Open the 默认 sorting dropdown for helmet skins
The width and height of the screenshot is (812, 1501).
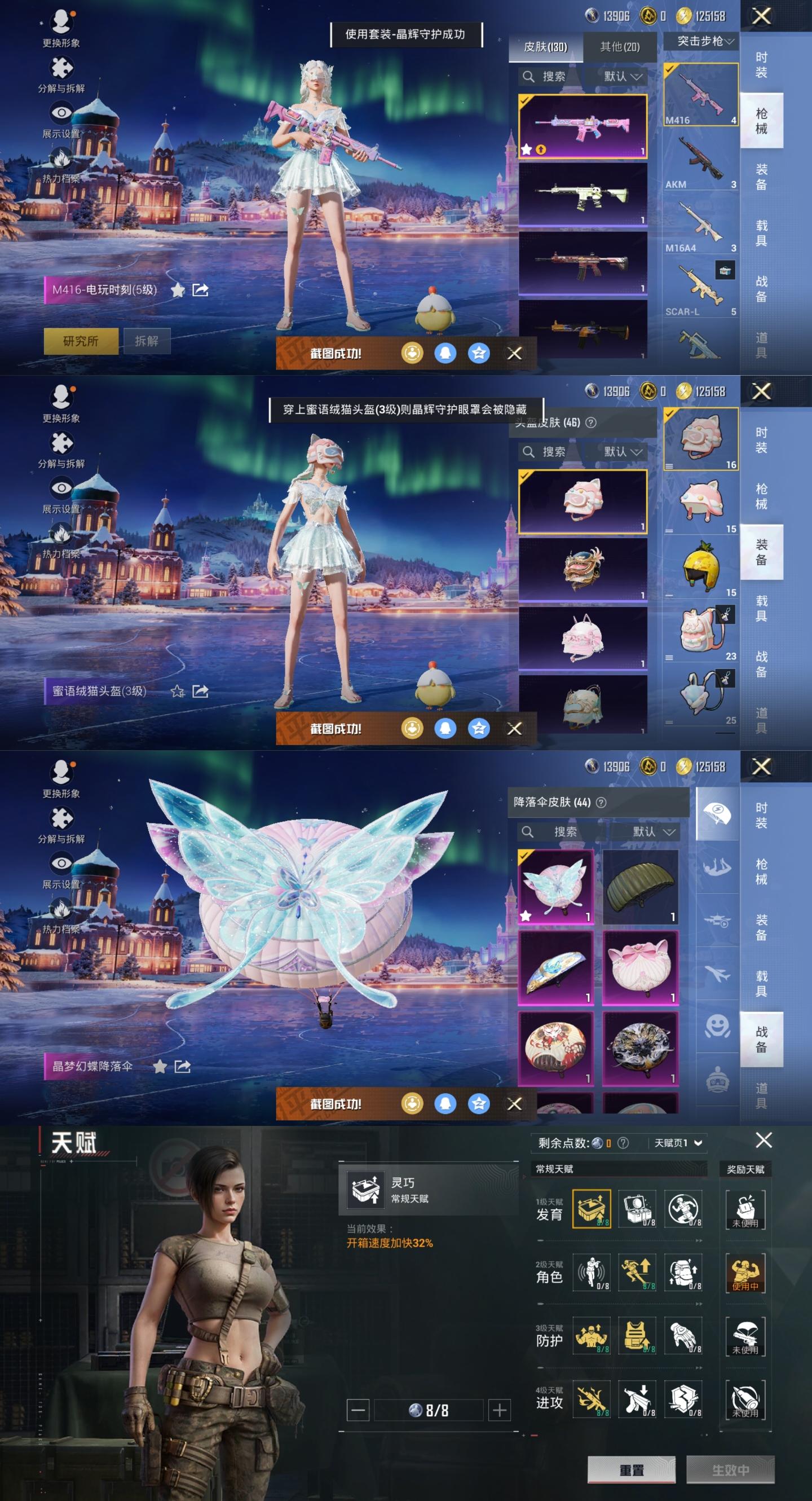point(623,452)
